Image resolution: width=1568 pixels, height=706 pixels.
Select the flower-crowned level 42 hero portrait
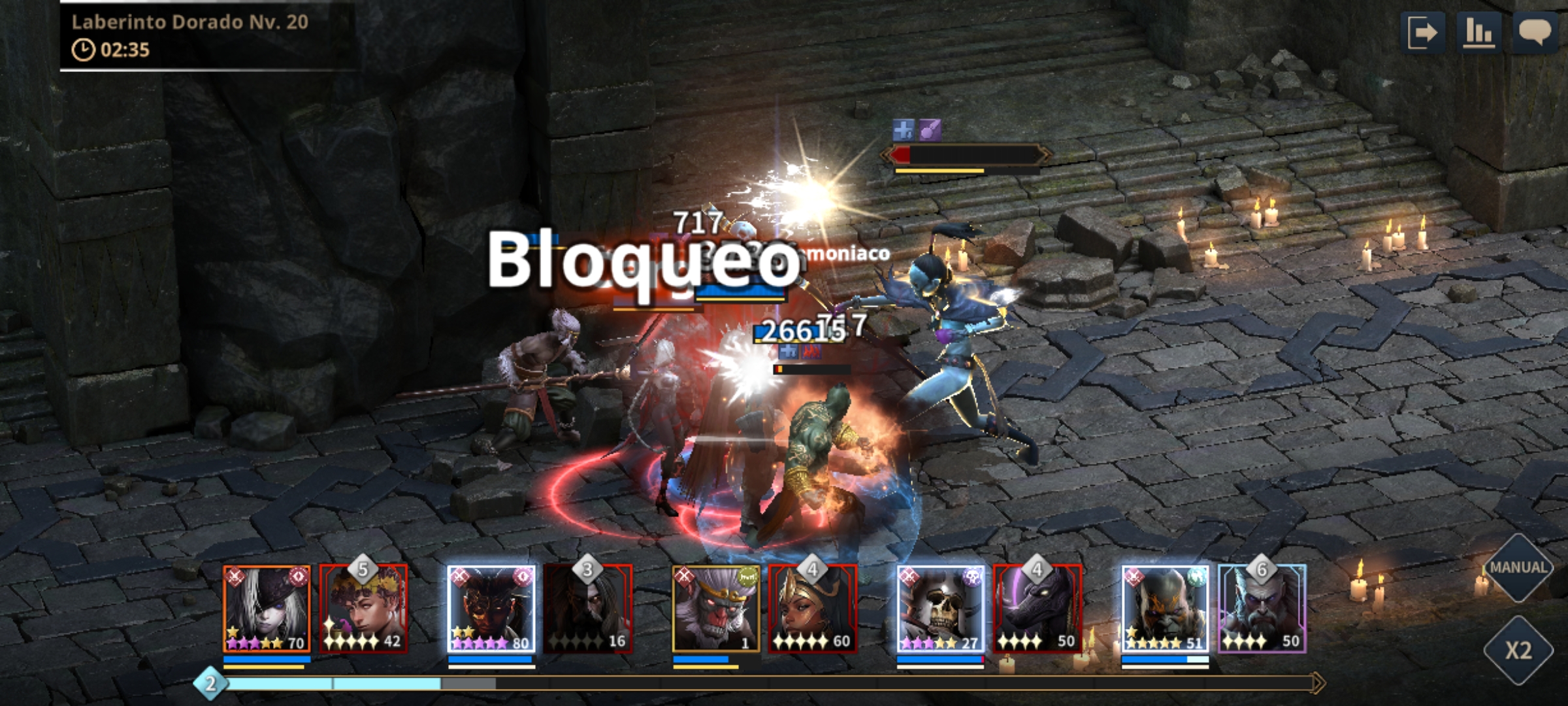tap(363, 609)
